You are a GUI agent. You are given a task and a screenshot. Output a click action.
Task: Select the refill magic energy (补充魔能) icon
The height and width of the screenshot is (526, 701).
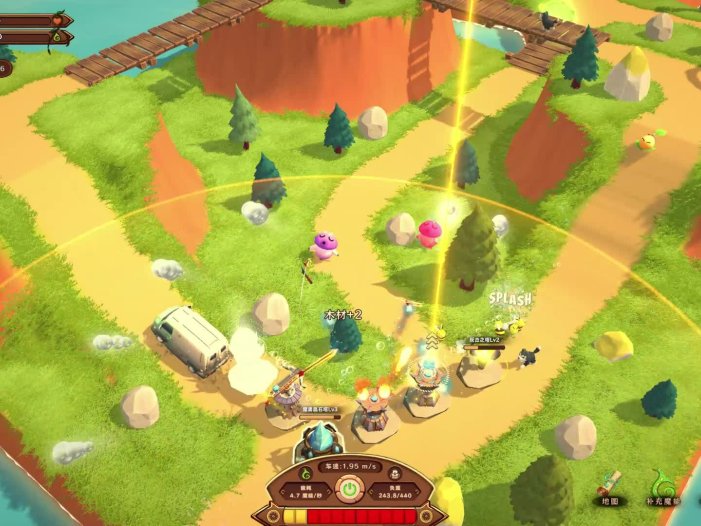point(663,483)
